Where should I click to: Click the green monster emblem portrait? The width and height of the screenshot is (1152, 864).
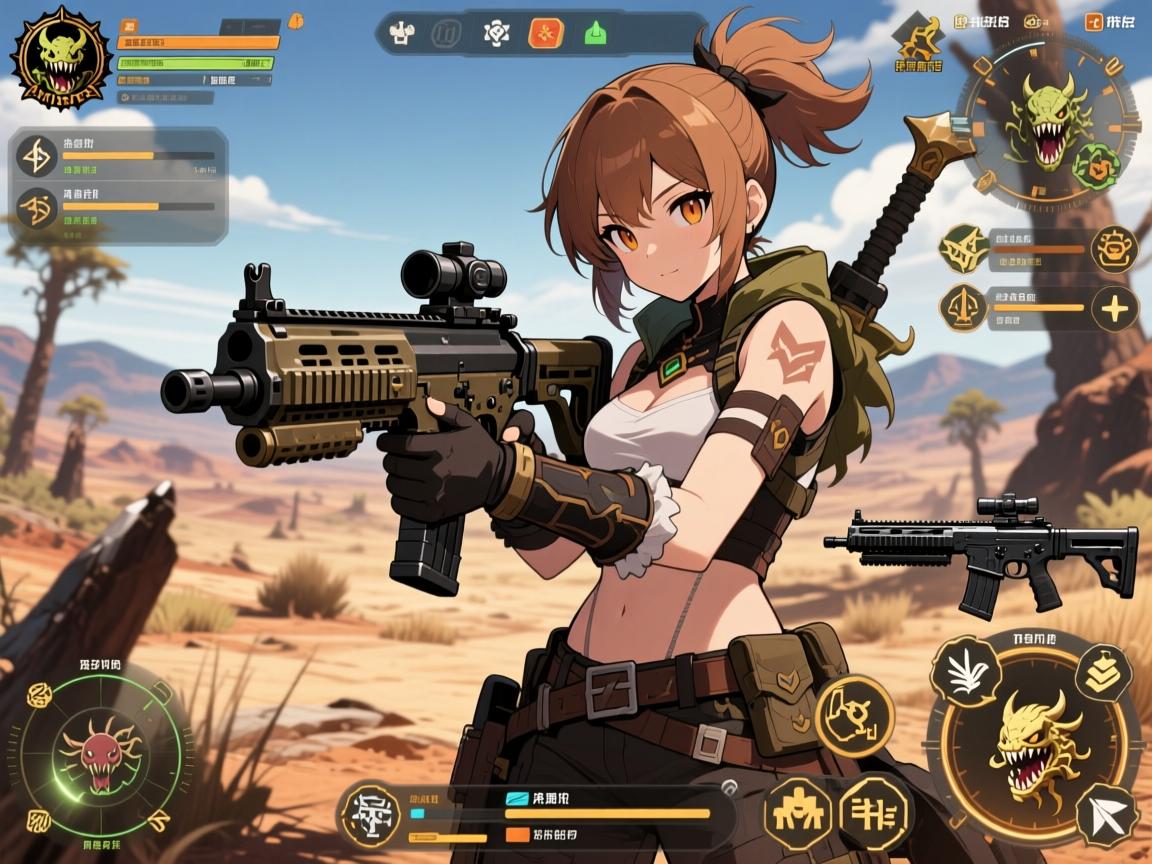tap(59, 57)
